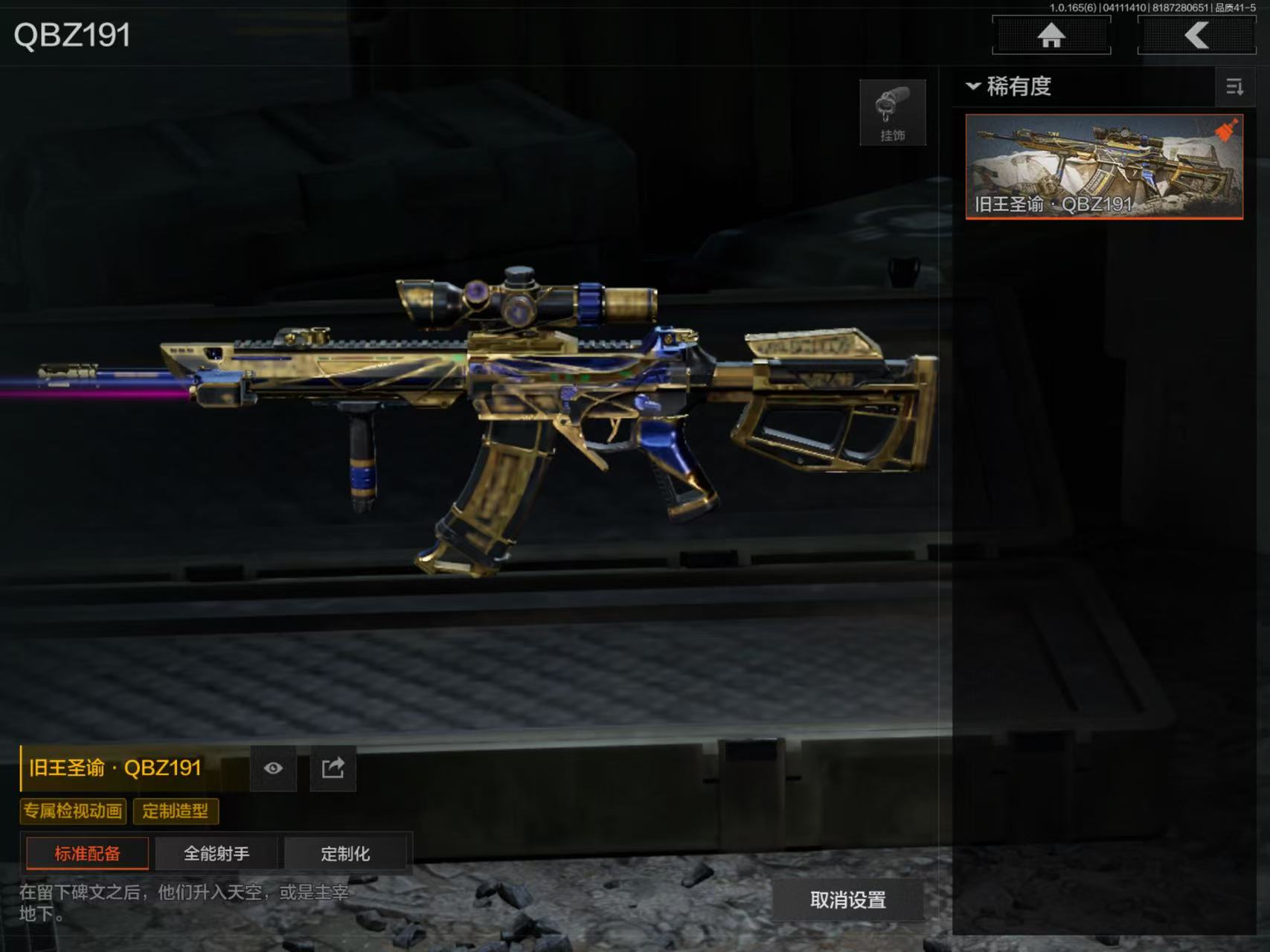1270x952 pixels.
Task: Select the 专属检视动画 tag
Action: coord(73,811)
